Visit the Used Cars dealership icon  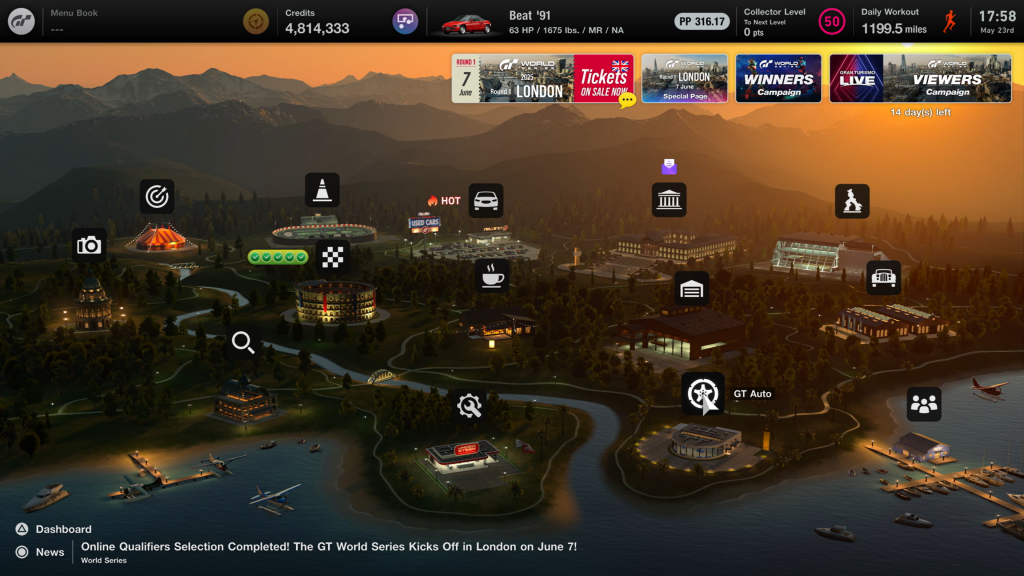click(x=486, y=200)
